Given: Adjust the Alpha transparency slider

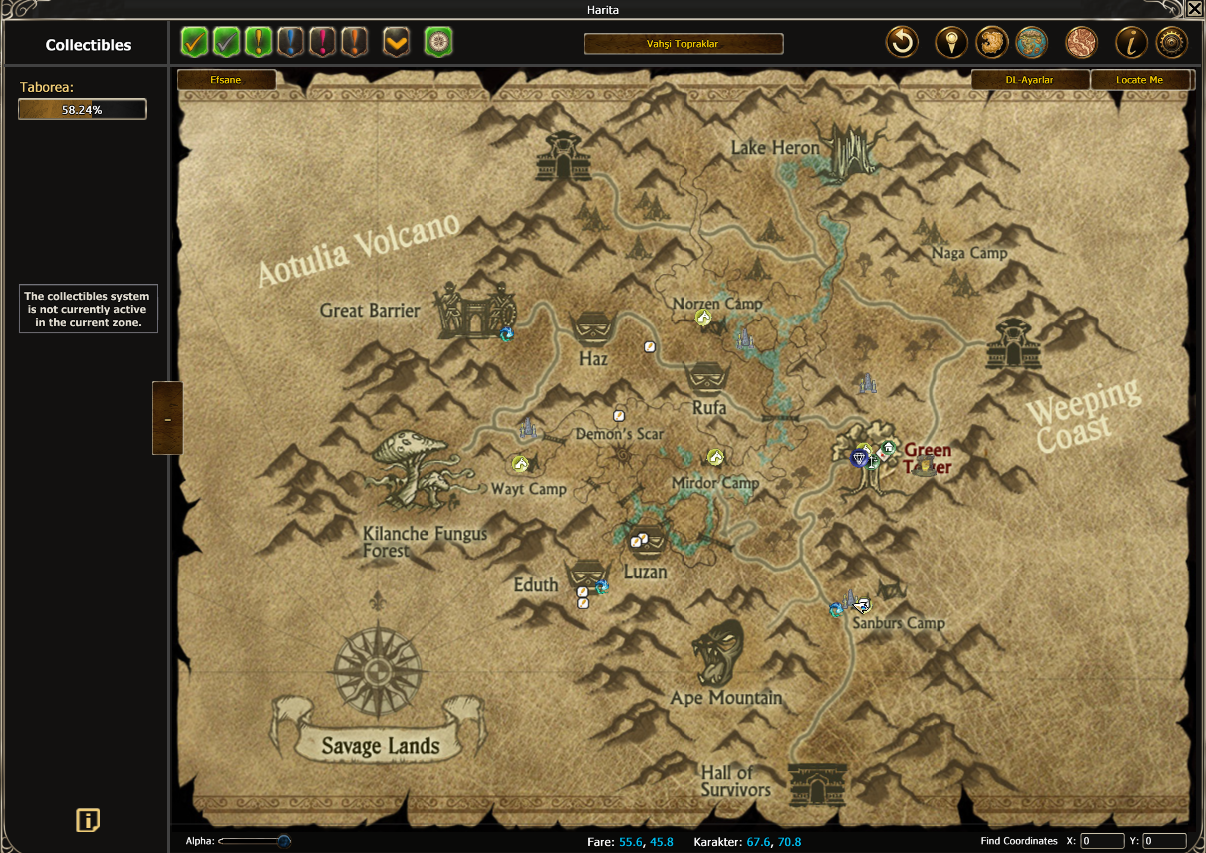Looking at the screenshot, I should pyautogui.click(x=283, y=841).
